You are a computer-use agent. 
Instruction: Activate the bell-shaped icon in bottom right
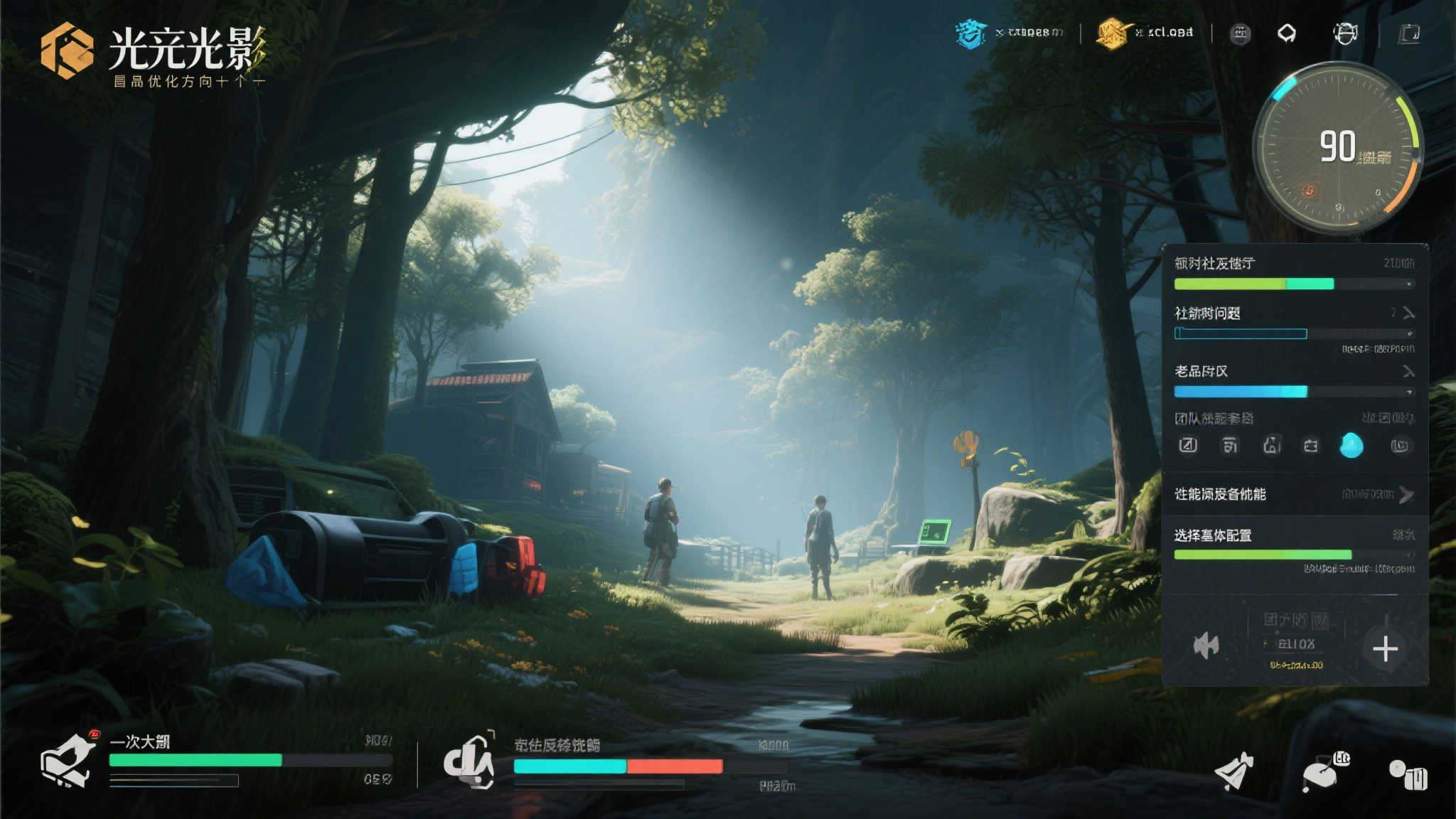1234,771
